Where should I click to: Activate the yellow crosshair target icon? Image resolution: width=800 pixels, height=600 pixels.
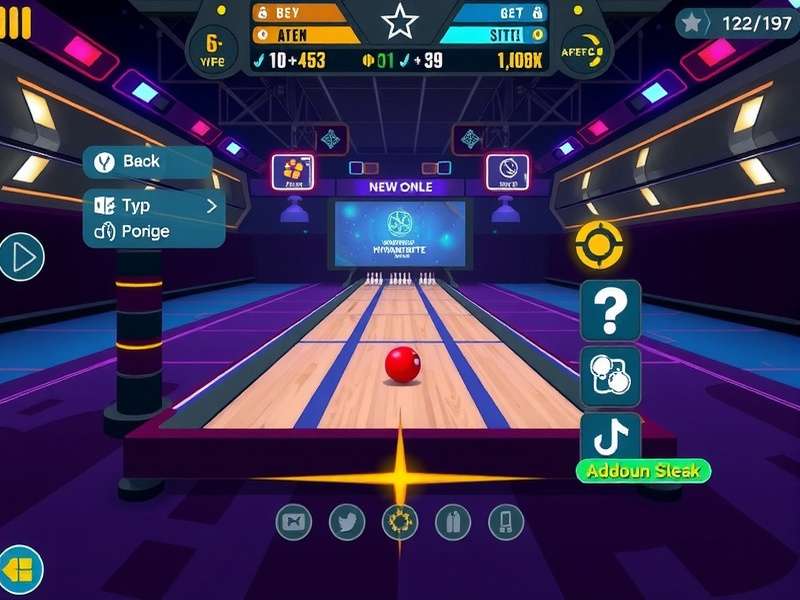[599, 245]
